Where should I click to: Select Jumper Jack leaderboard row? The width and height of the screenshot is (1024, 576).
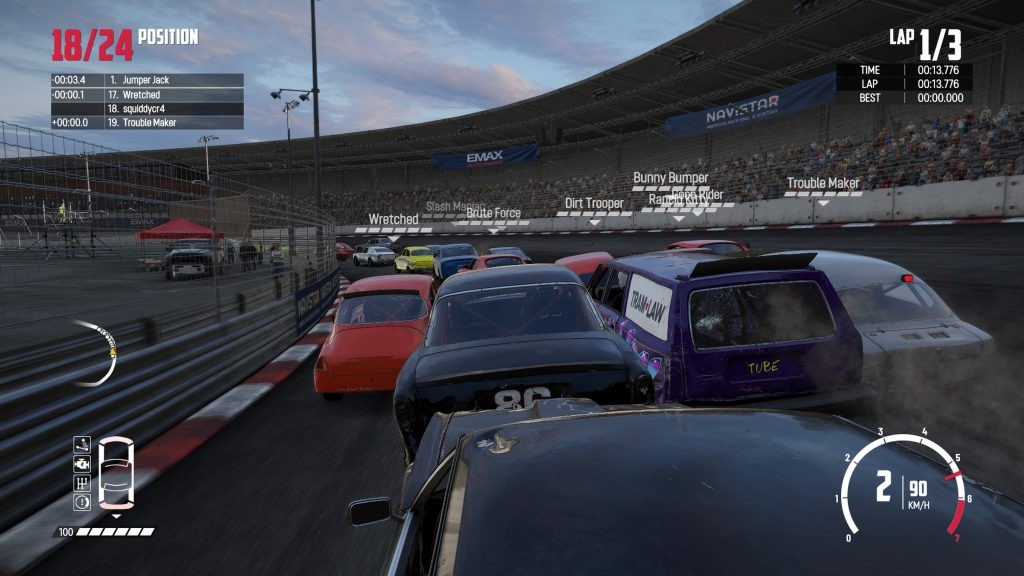point(147,80)
